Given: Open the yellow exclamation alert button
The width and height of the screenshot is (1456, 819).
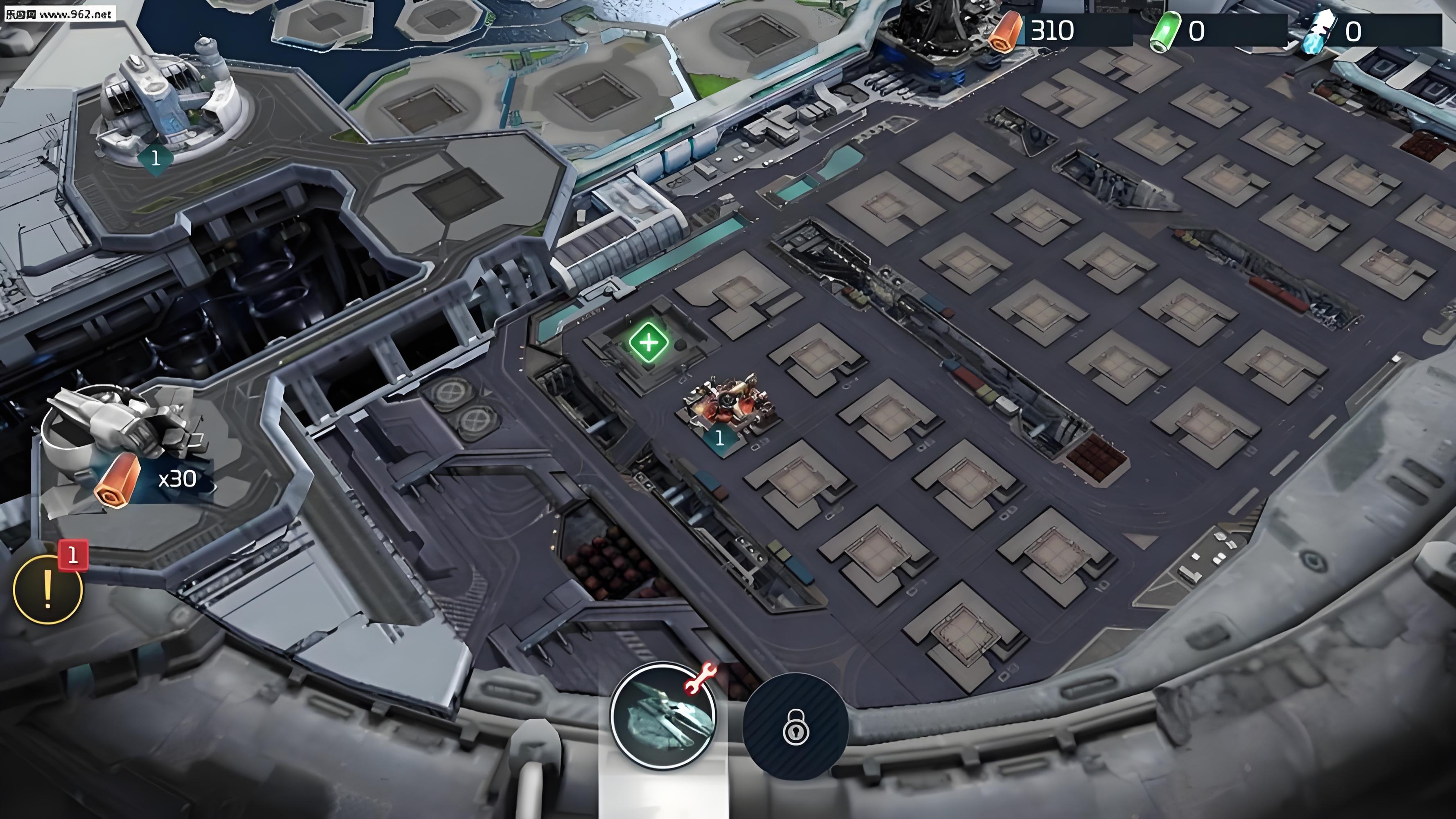Looking at the screenshot, I should (48, 589).
